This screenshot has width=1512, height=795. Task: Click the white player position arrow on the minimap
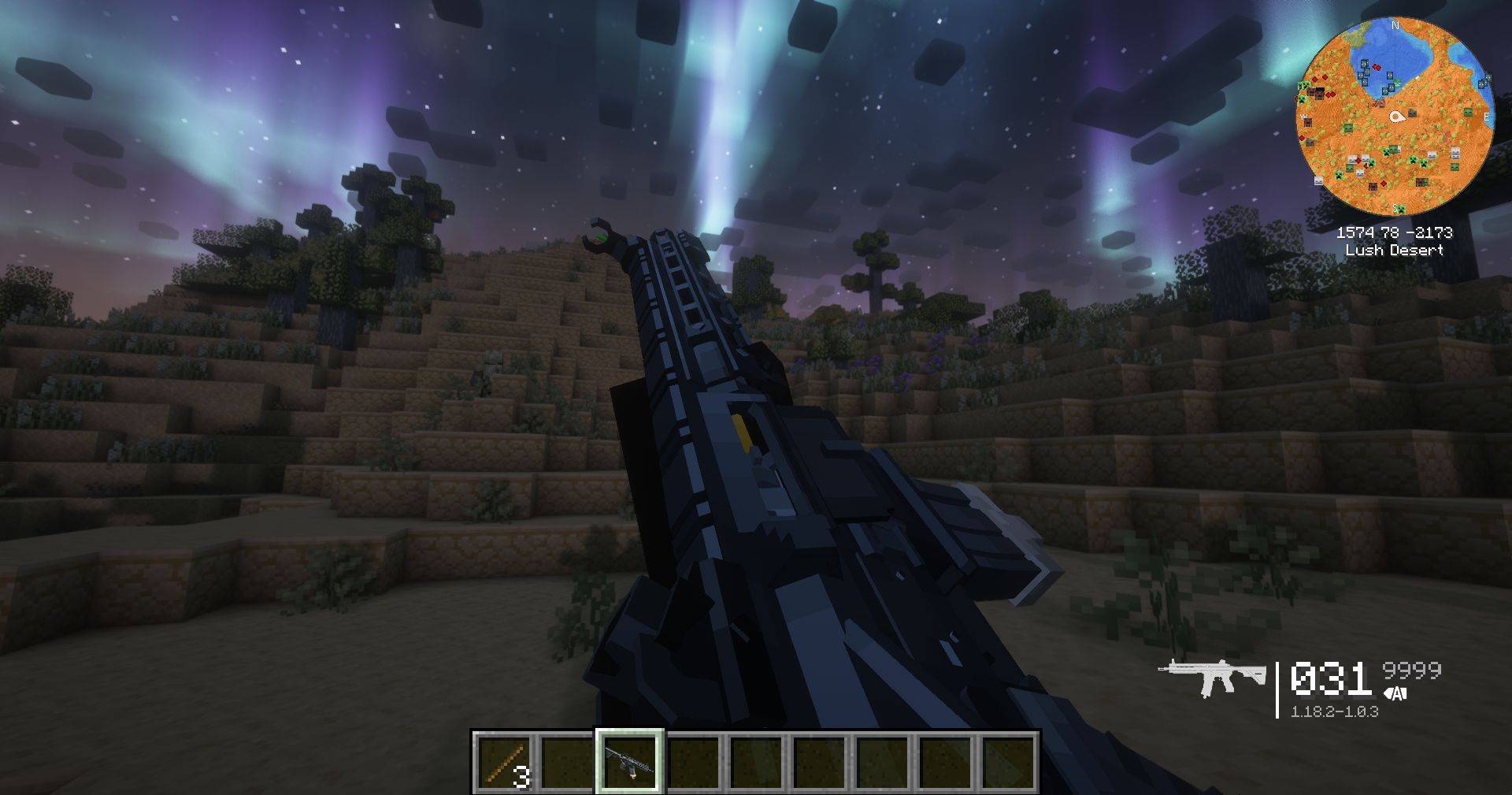click(1397, 116)
